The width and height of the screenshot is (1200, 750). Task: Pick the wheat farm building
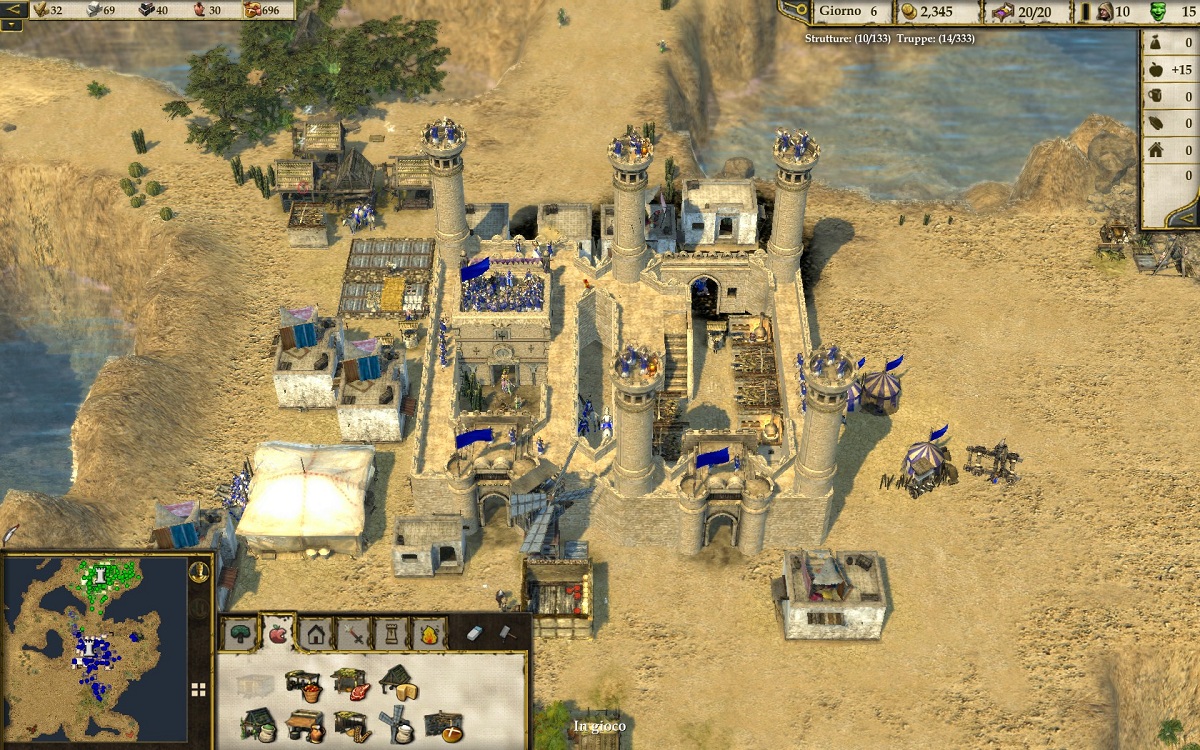(x=351, y=725)
